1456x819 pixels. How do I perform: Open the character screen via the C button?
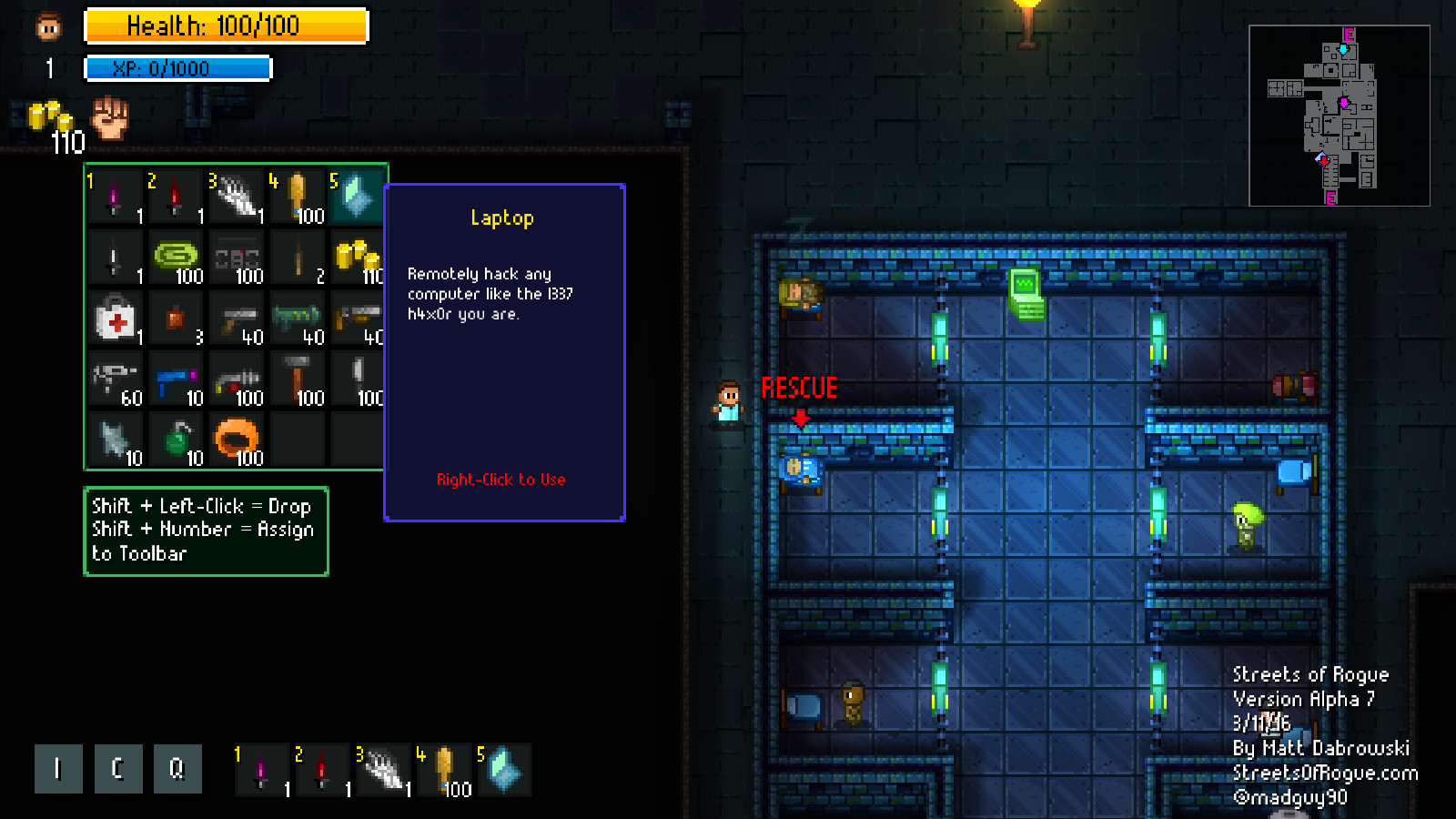tap(117, 769)
